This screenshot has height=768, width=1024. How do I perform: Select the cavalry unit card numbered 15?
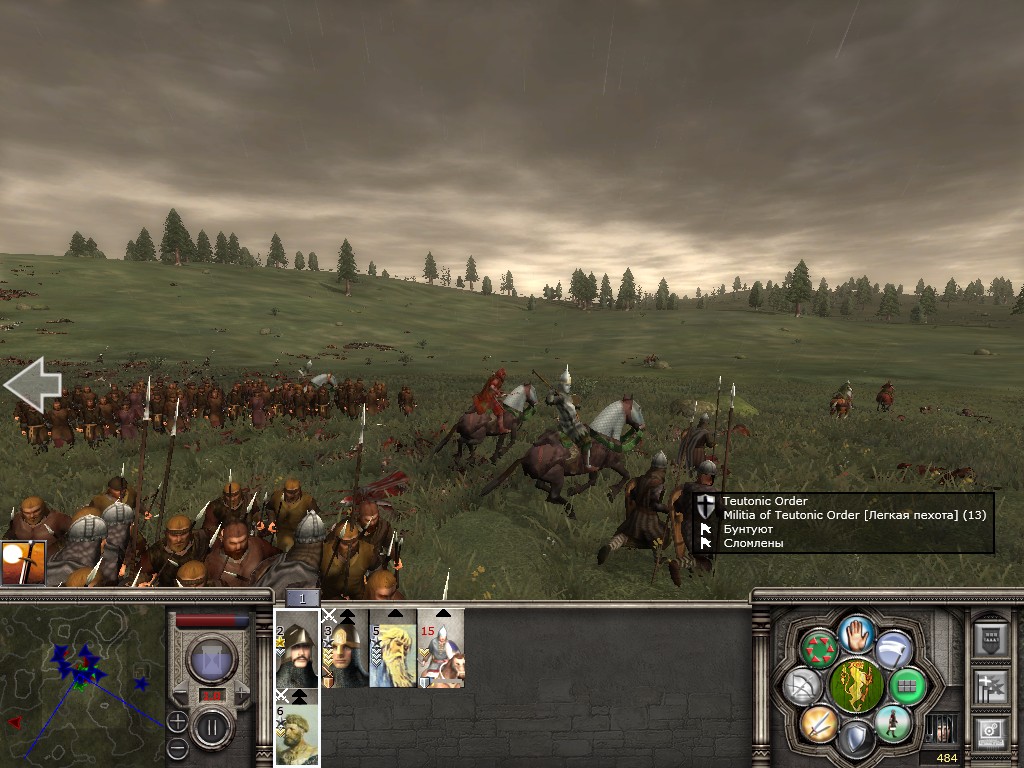(x=441, y=648)
